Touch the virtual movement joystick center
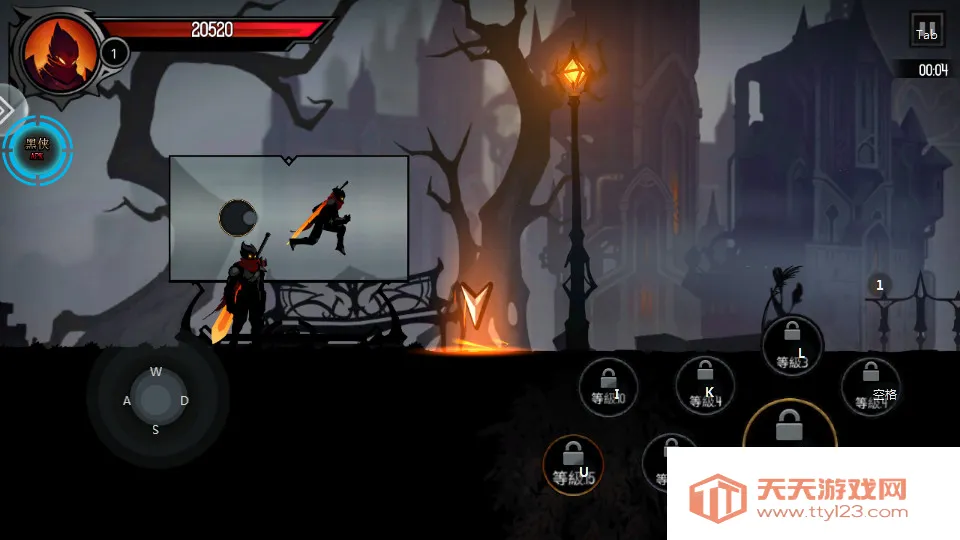The width and height of the screenshot is (960, 540). (x=155, y=400)
